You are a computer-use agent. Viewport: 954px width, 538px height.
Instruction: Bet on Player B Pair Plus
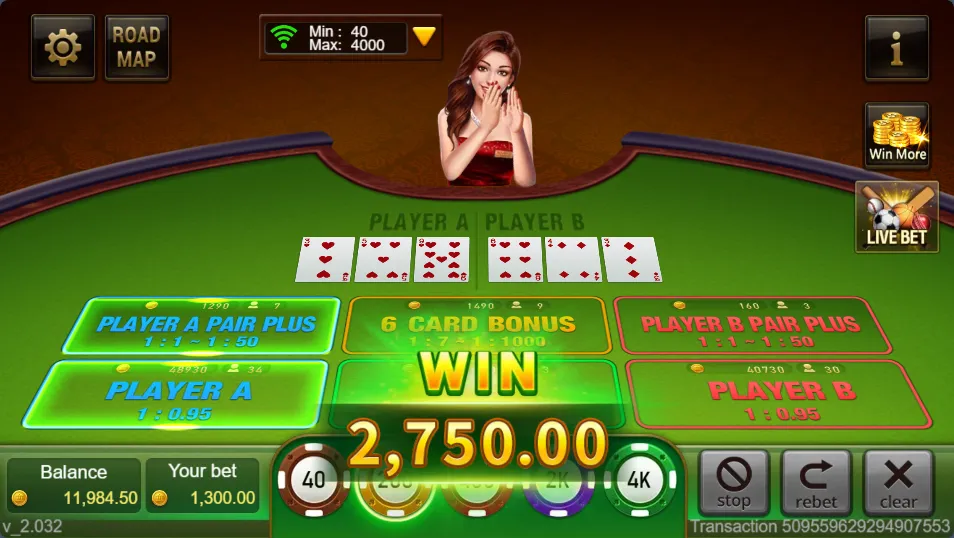750,325
